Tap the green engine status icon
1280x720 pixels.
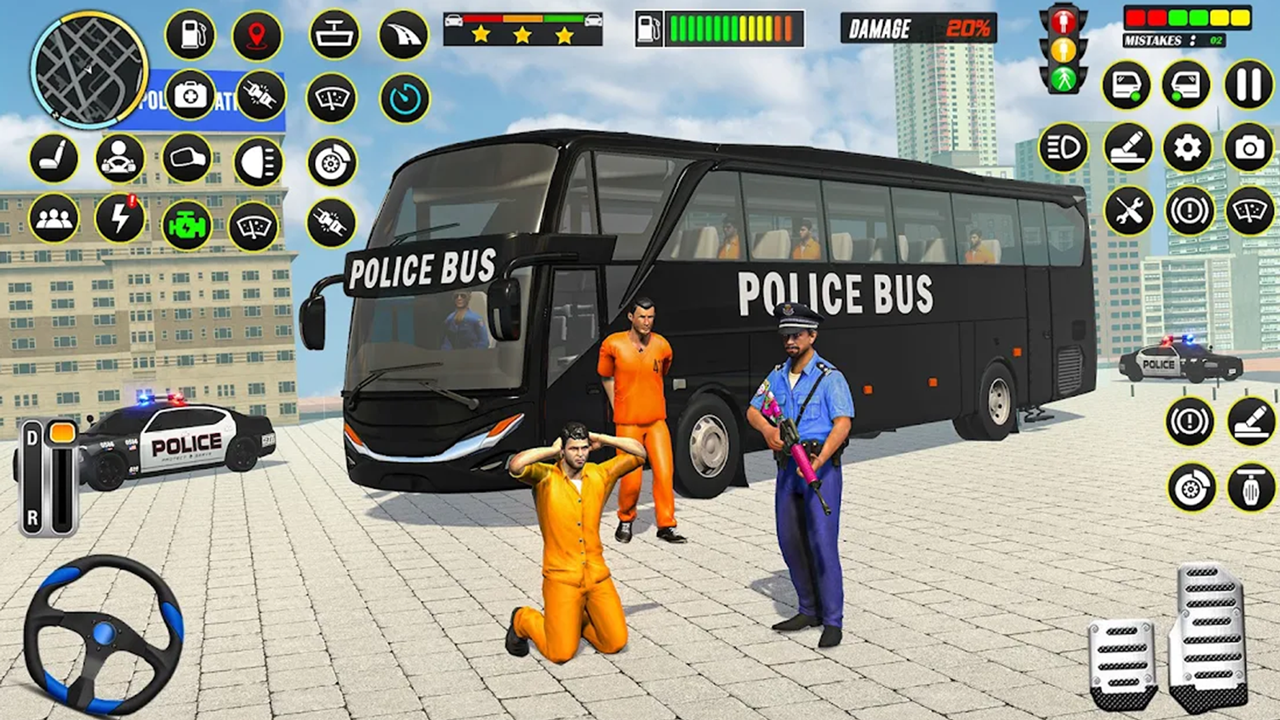[x=187, y=220]
